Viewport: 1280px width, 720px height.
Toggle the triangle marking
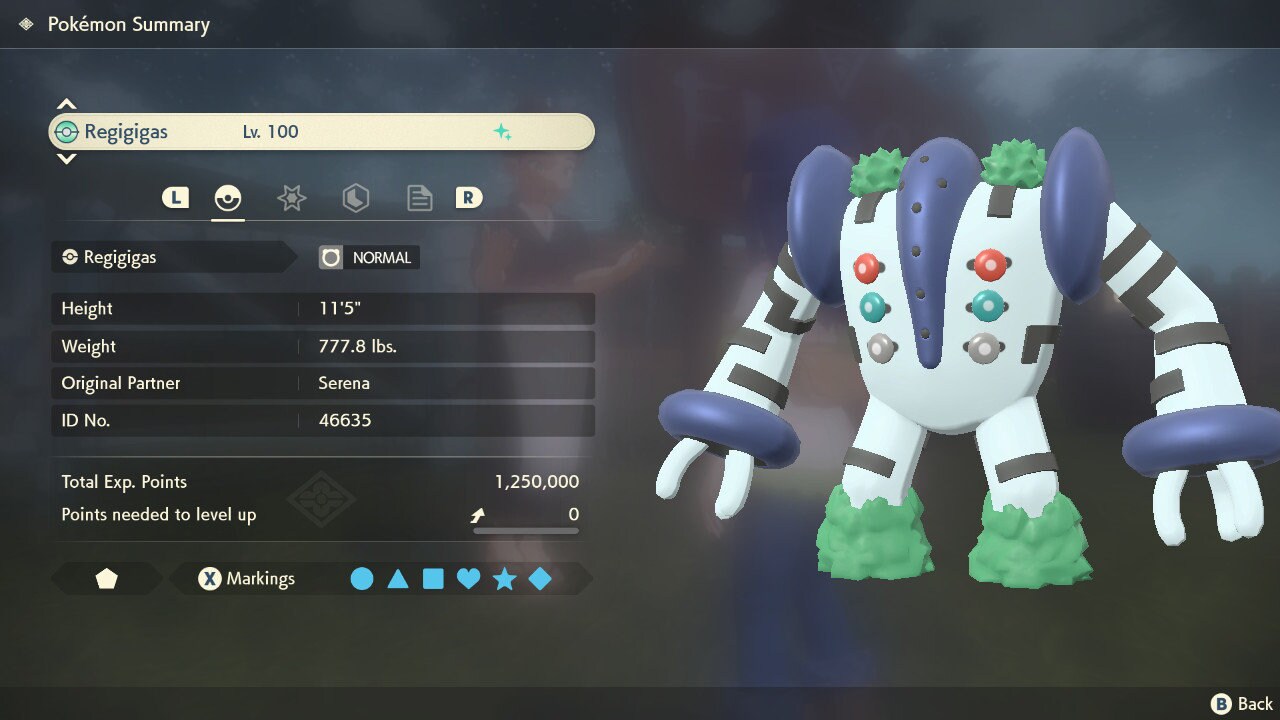click(x=398, y=579)
